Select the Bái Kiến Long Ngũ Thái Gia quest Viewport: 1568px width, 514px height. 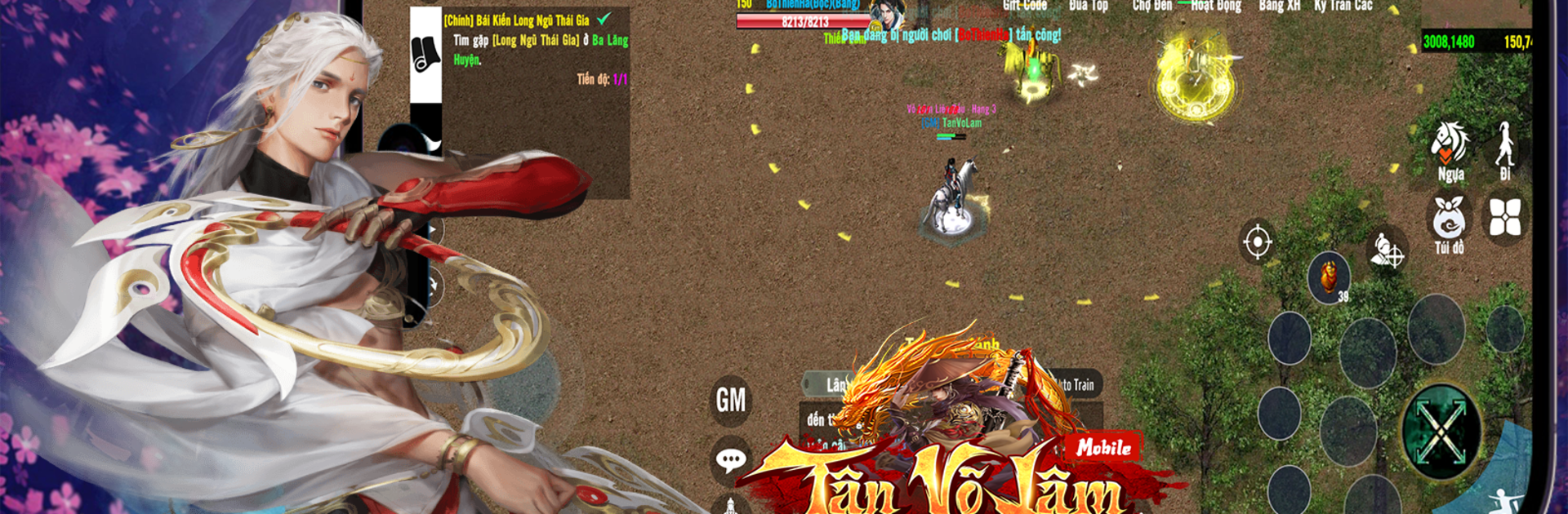tap(517, 20)
